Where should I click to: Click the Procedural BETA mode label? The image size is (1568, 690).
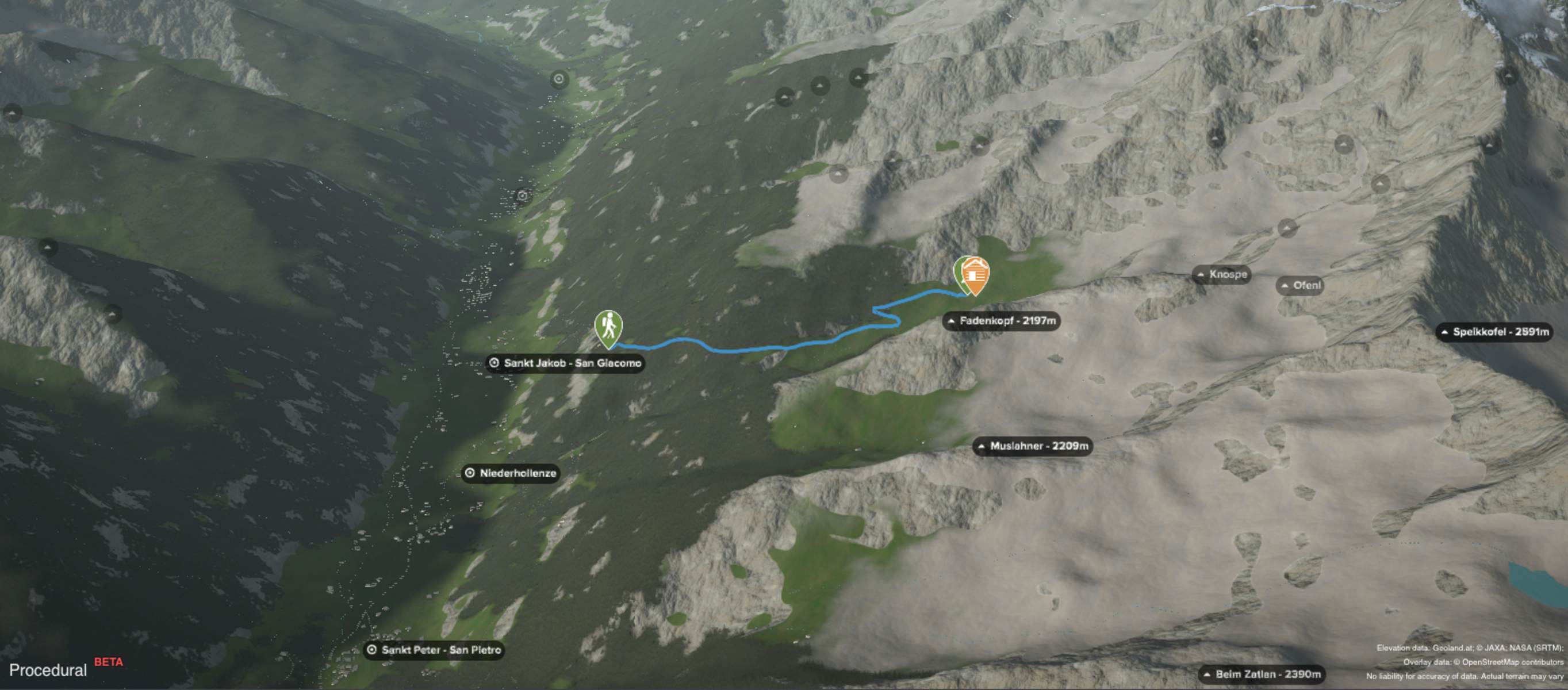pos(65,669)
